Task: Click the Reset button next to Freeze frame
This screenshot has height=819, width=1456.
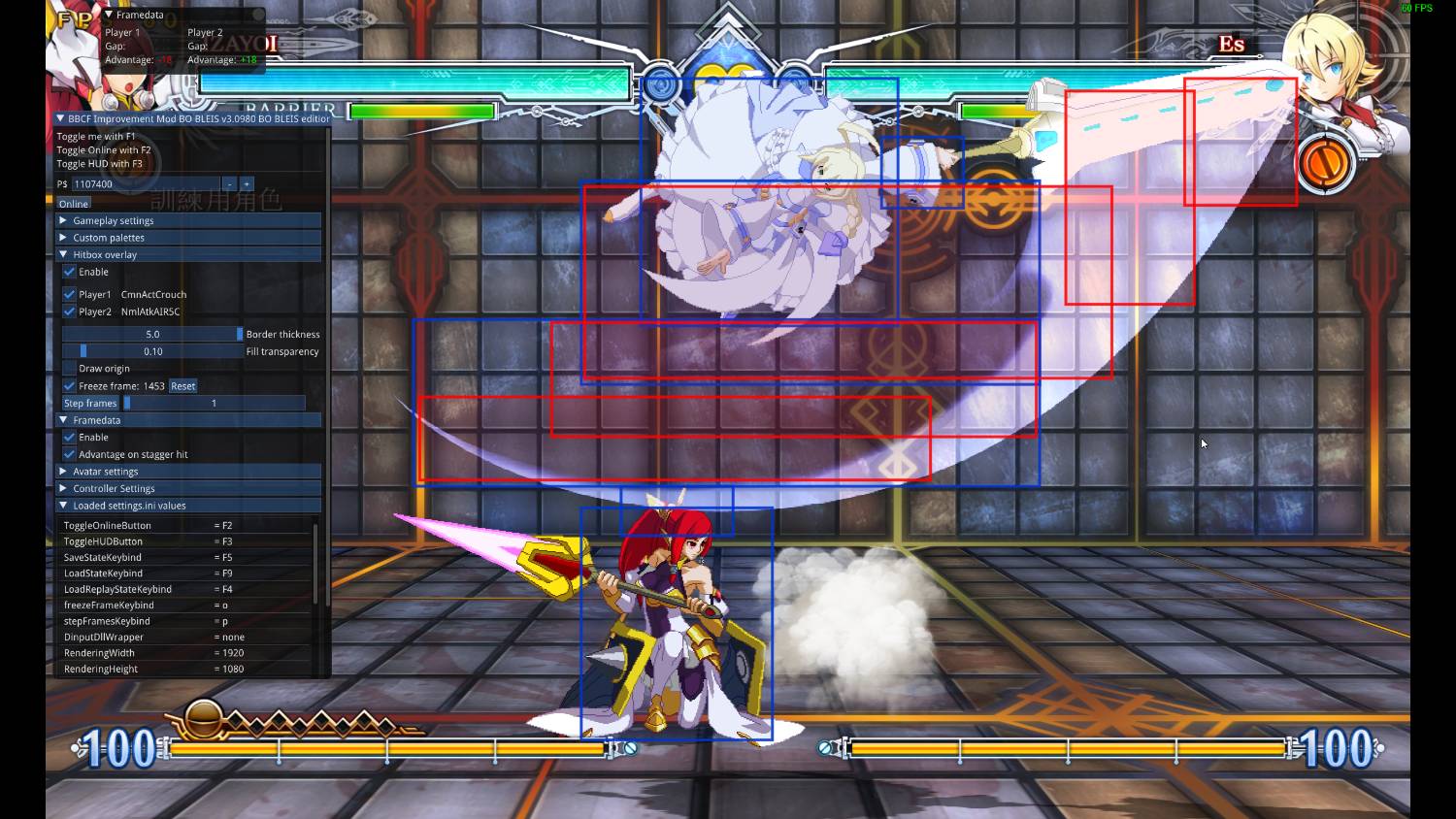Action: (x=182, y=385)
